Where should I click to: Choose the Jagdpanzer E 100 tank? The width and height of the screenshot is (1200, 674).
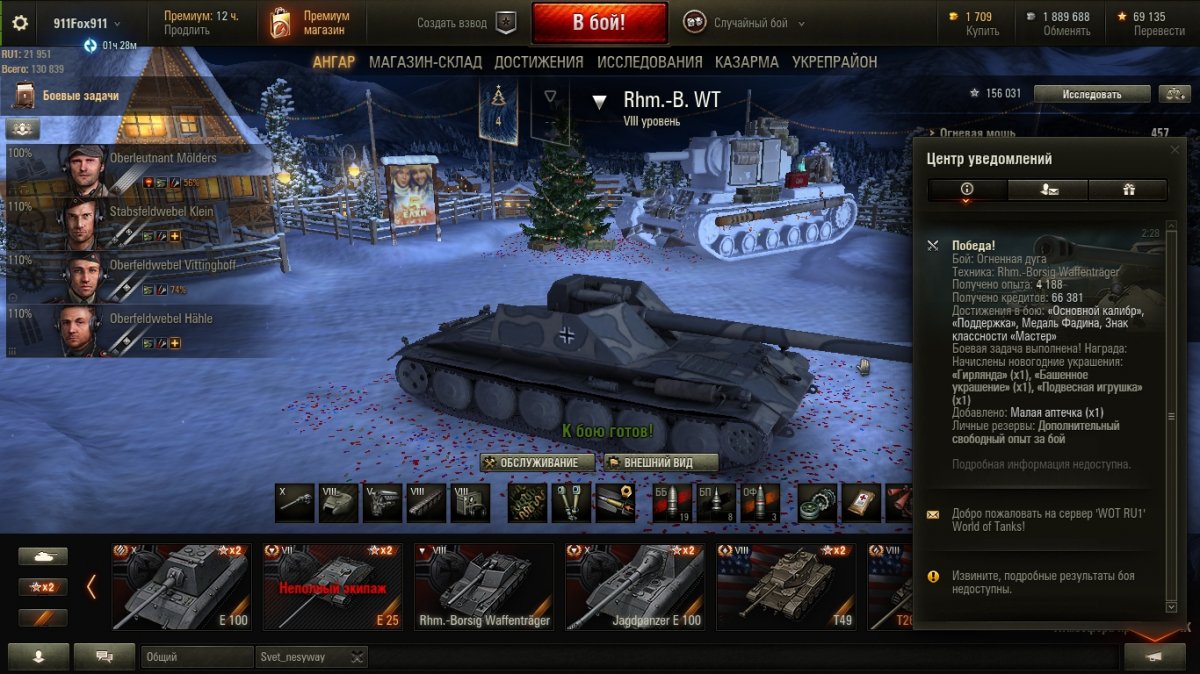(634, 587)
